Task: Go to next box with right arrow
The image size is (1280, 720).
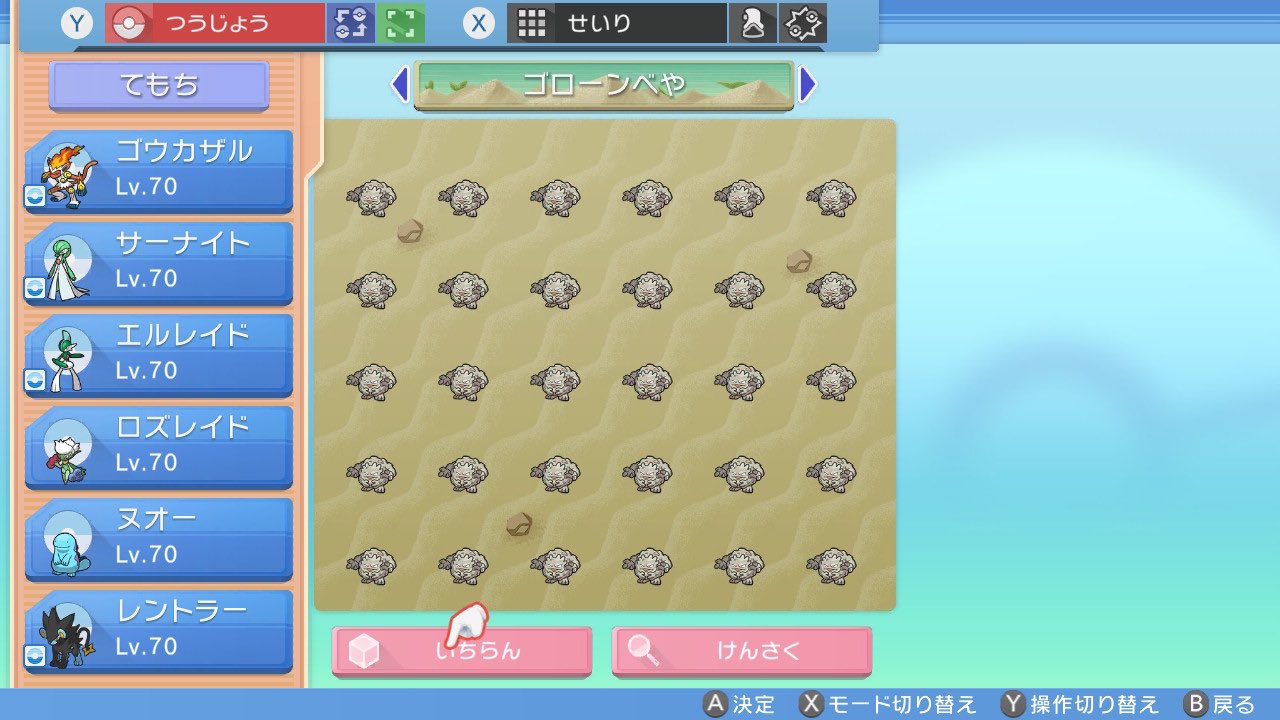Action: (809, 84)
